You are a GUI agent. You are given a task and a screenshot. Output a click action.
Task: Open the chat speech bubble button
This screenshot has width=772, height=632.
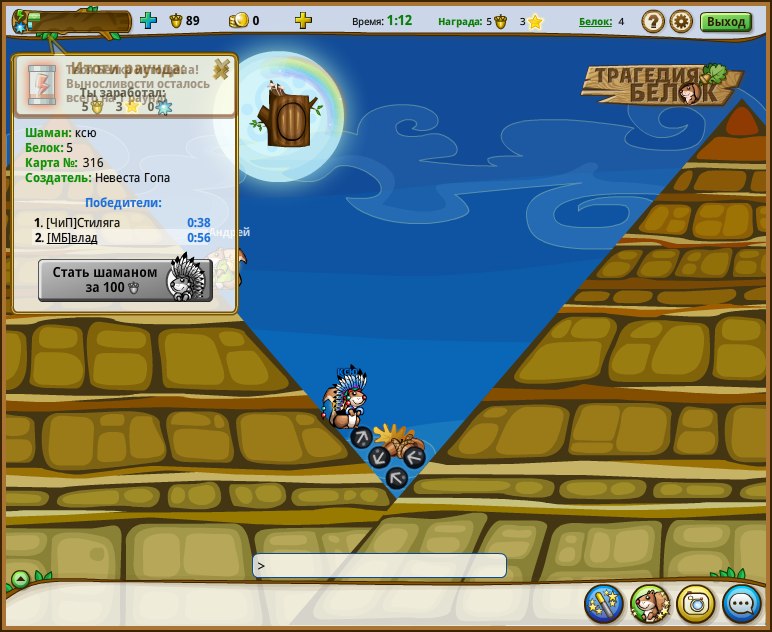(x=742, y=604)
